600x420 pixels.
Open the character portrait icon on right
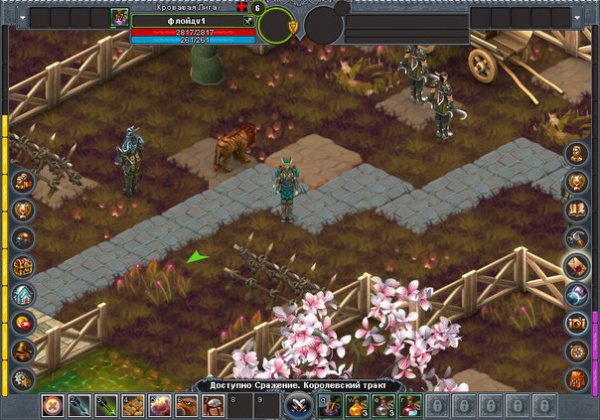coord(577,154)
